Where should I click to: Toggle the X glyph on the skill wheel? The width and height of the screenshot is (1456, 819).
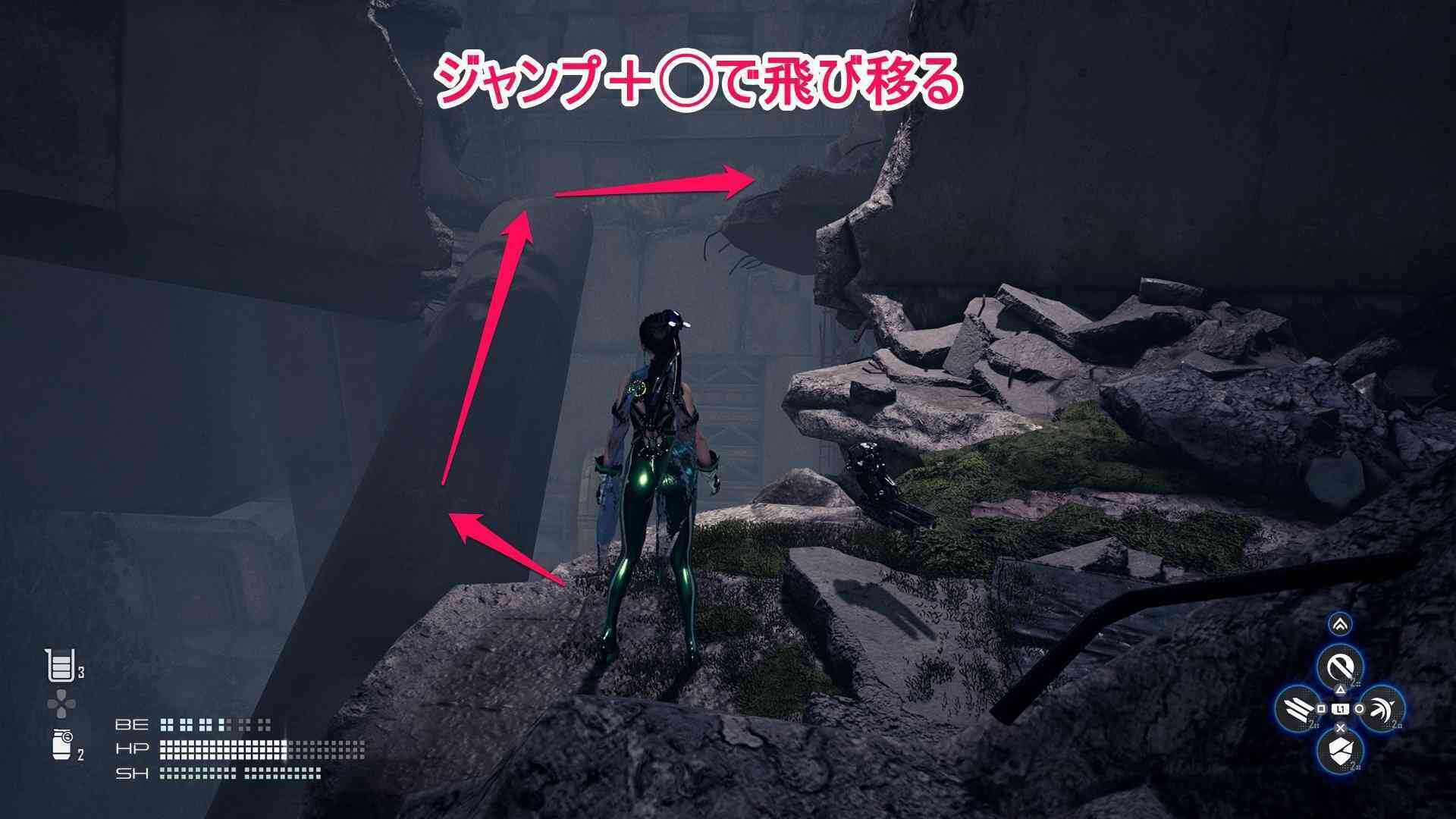click(x=1341, y=726)
